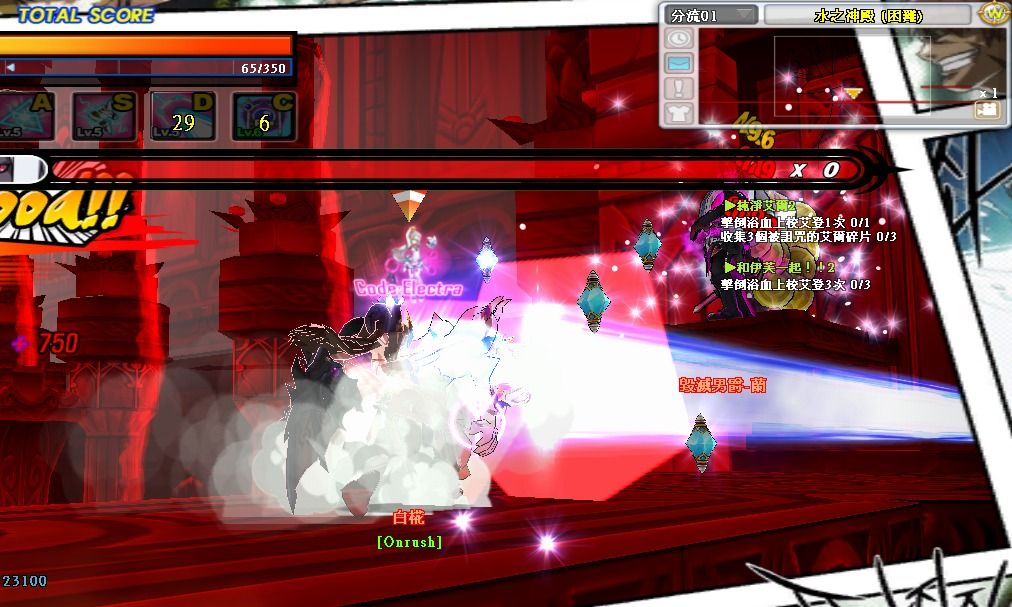This screenshot has width=1012, height=607.
Task: Toggle the camera icon on the minimap
Action: point(986,111)
